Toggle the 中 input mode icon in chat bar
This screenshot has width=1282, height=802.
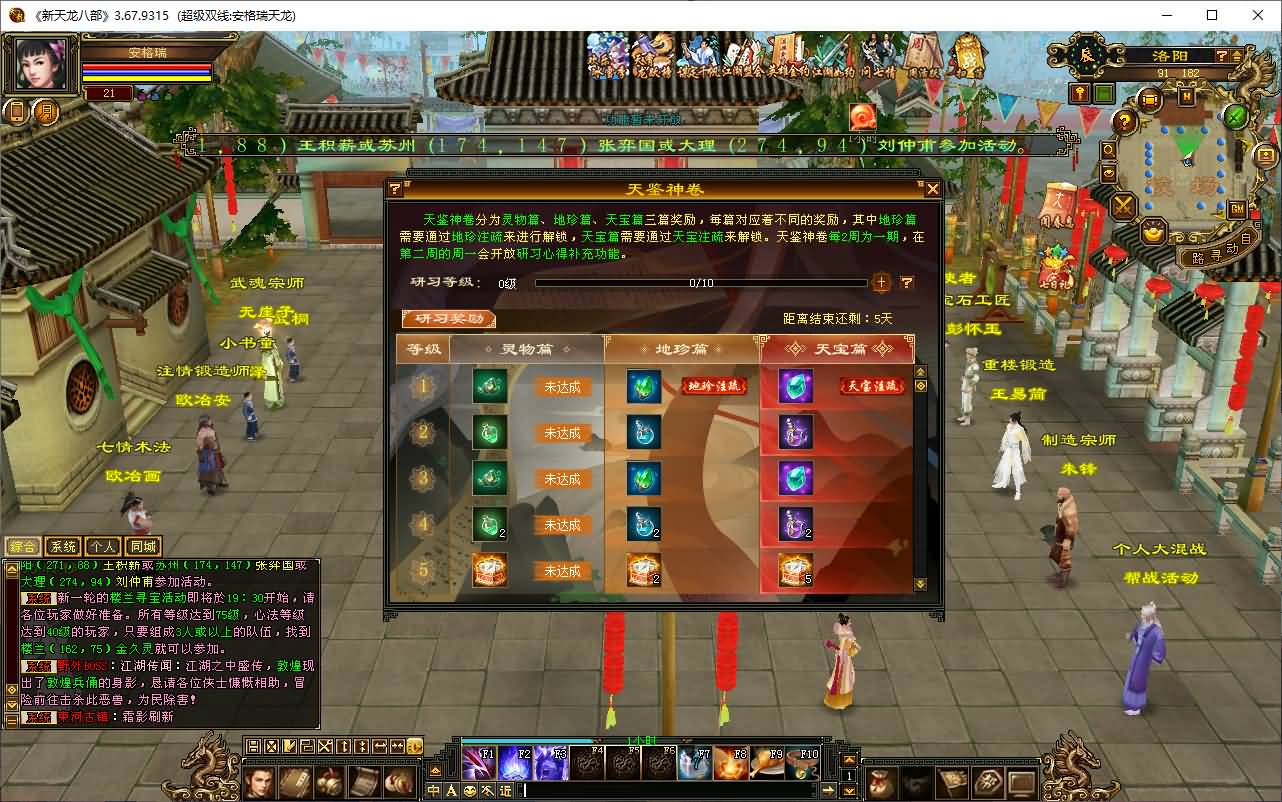click(432, 790)
